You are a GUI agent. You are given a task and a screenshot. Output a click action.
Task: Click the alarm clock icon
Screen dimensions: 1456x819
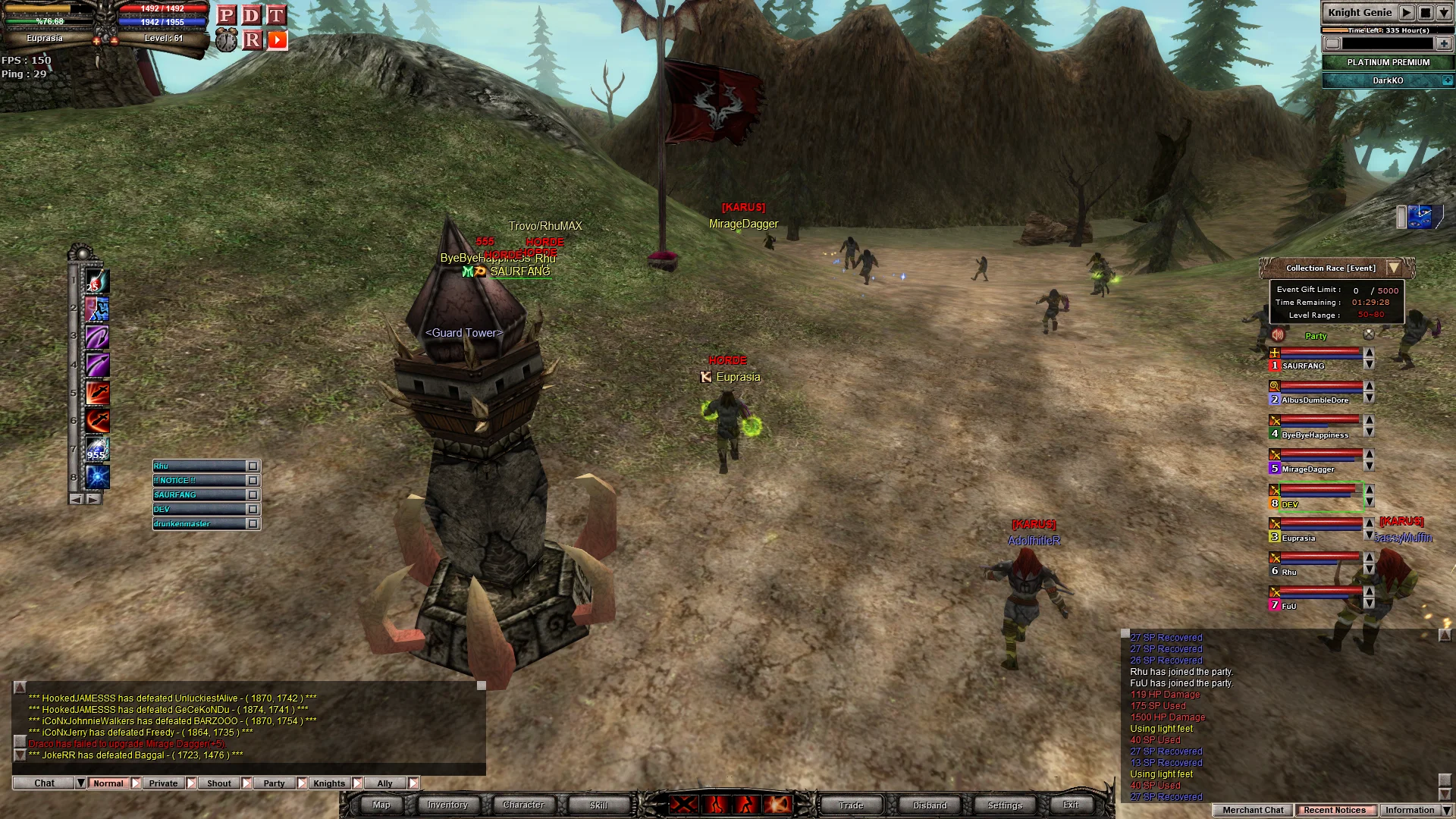pyautogui.click(x=226, y=40)
